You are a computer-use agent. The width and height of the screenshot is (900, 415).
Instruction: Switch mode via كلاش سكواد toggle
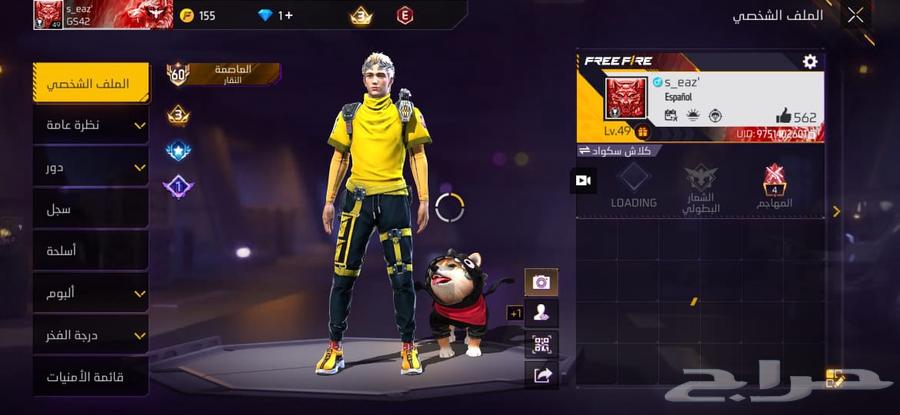point(617,150)
